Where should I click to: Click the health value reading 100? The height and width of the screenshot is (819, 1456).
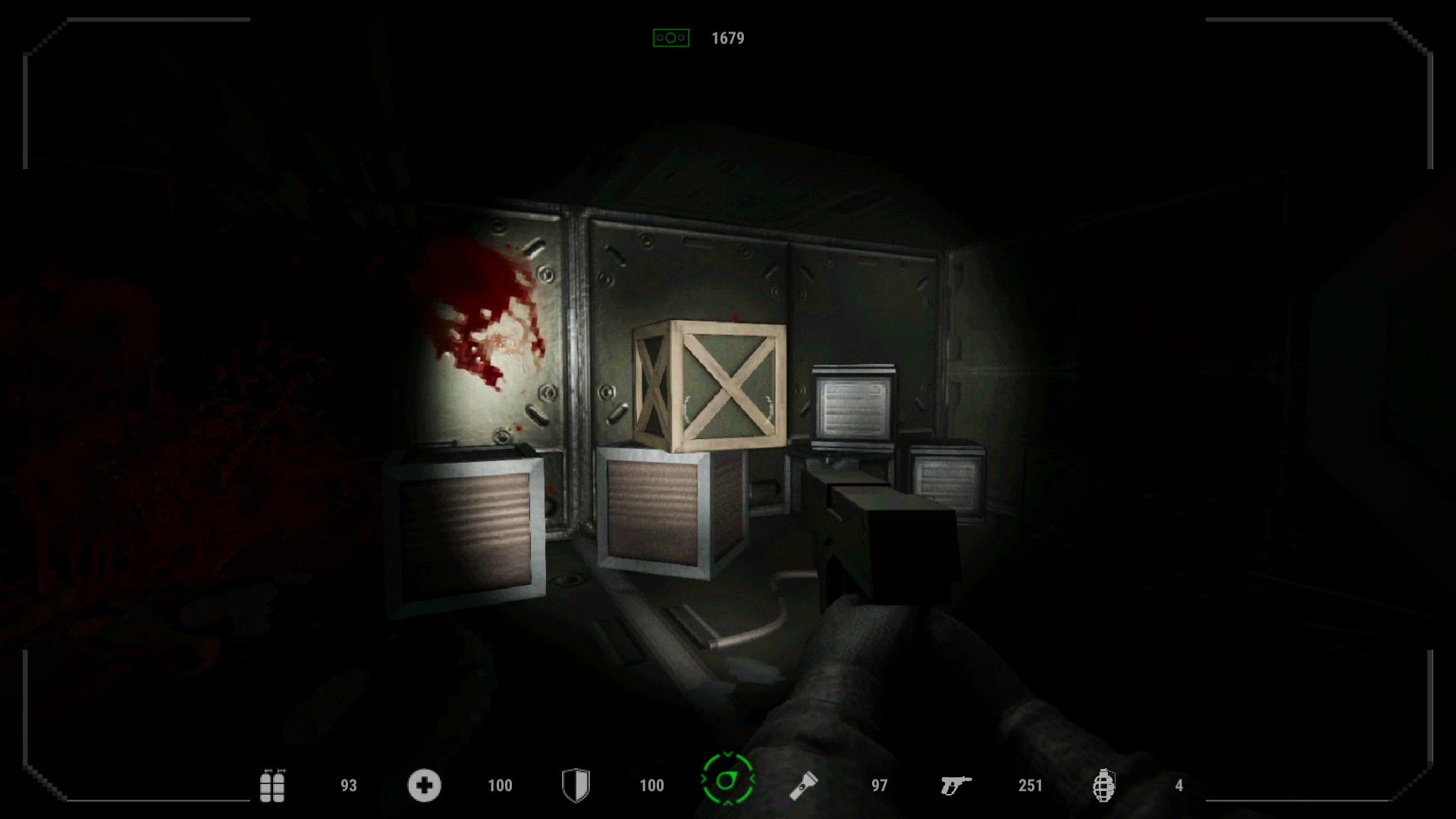point(500,786)
